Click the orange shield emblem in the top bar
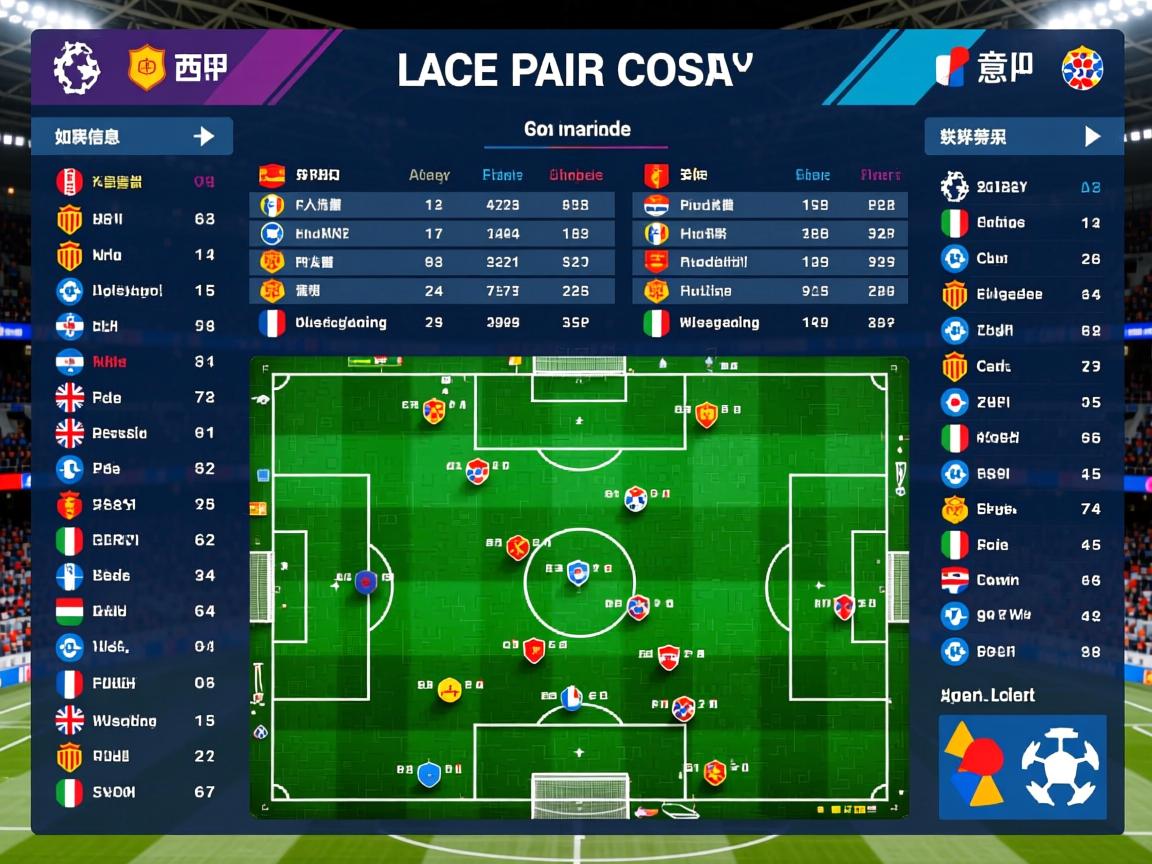This screenshot has height=864, width=1152. tap(147, 69)
